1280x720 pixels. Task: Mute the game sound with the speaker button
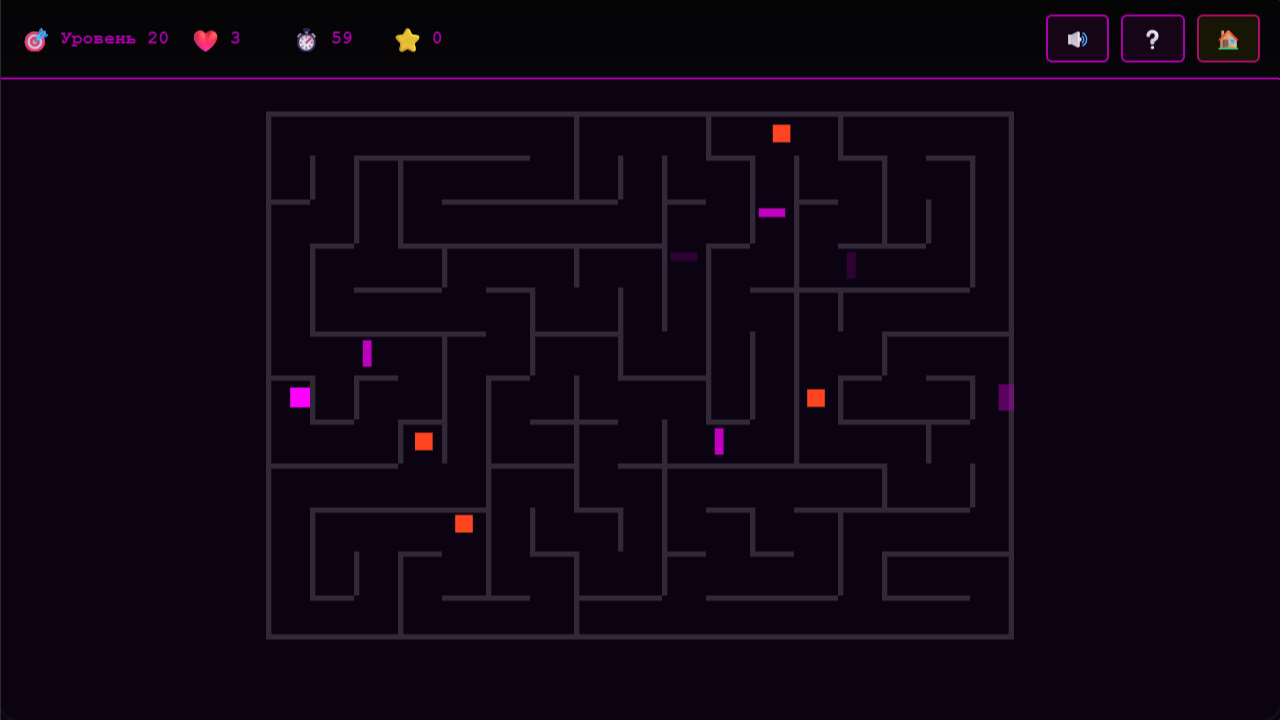[1077, 38]
